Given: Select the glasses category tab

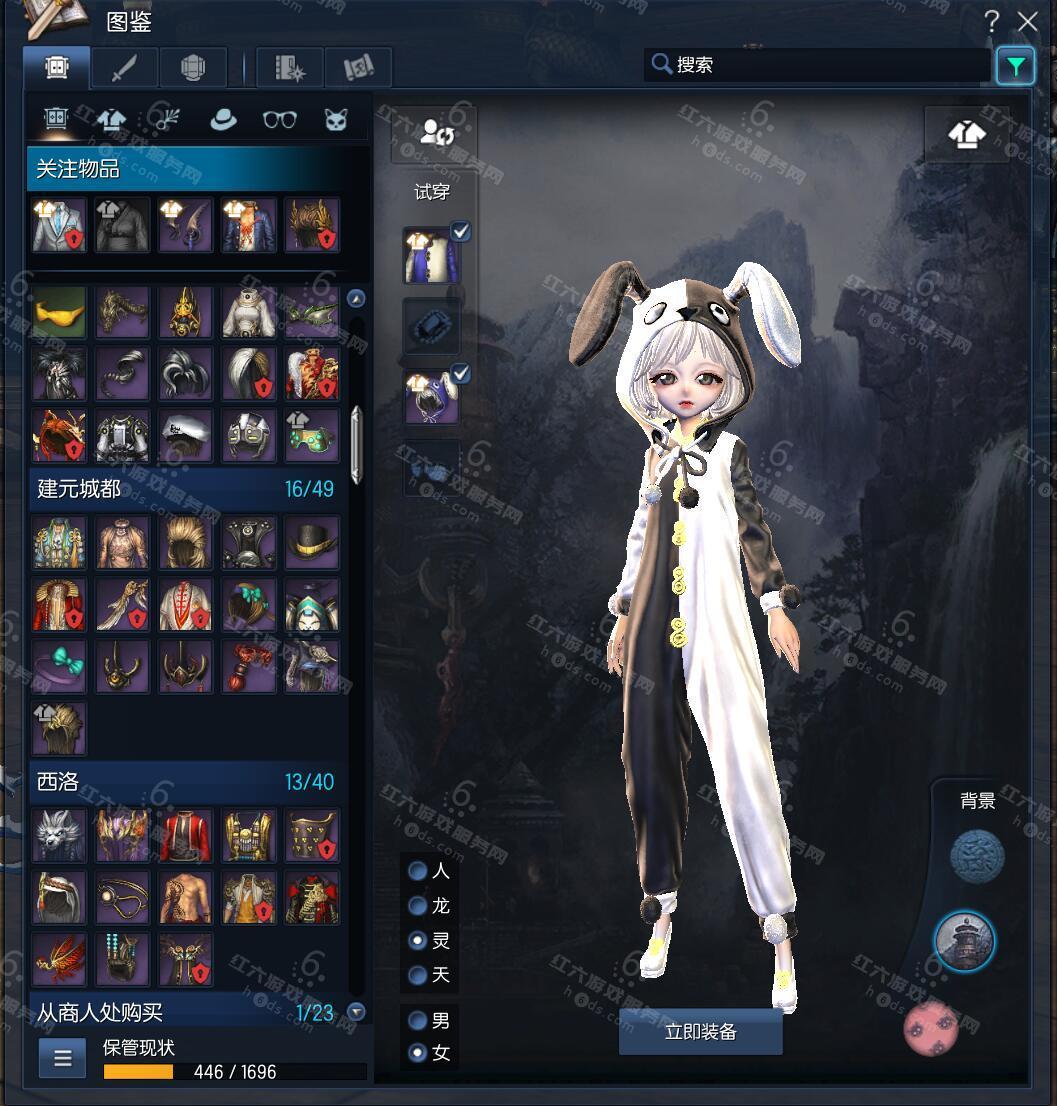Looking at the screenshot, I should tap(279, 120).
